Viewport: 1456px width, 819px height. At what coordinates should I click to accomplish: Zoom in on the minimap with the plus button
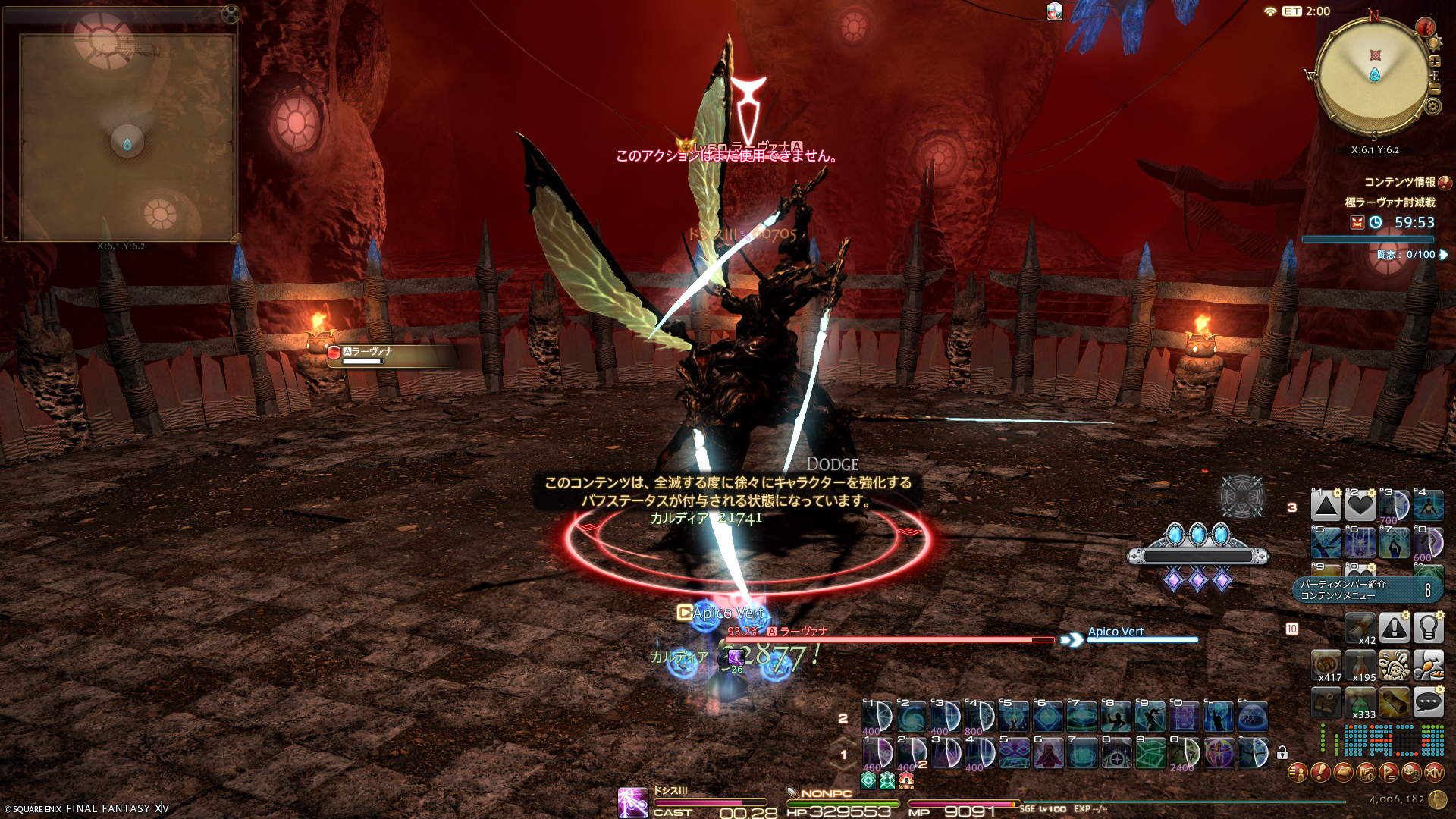click(x=1434, y=61)
